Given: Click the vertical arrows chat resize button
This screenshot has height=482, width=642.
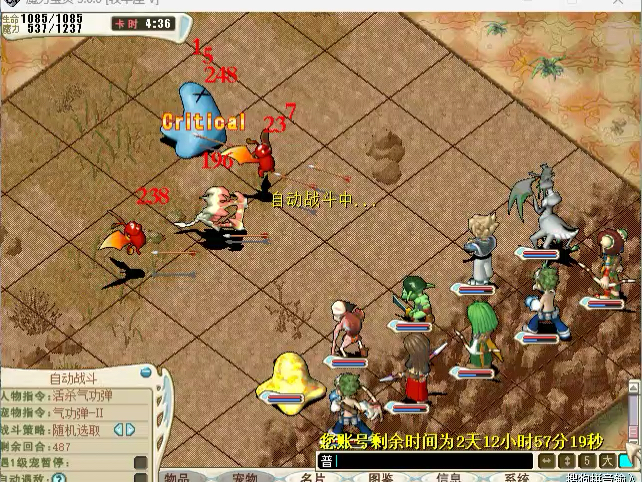Looking at the screenshot, I should click(x=566, y=461).
